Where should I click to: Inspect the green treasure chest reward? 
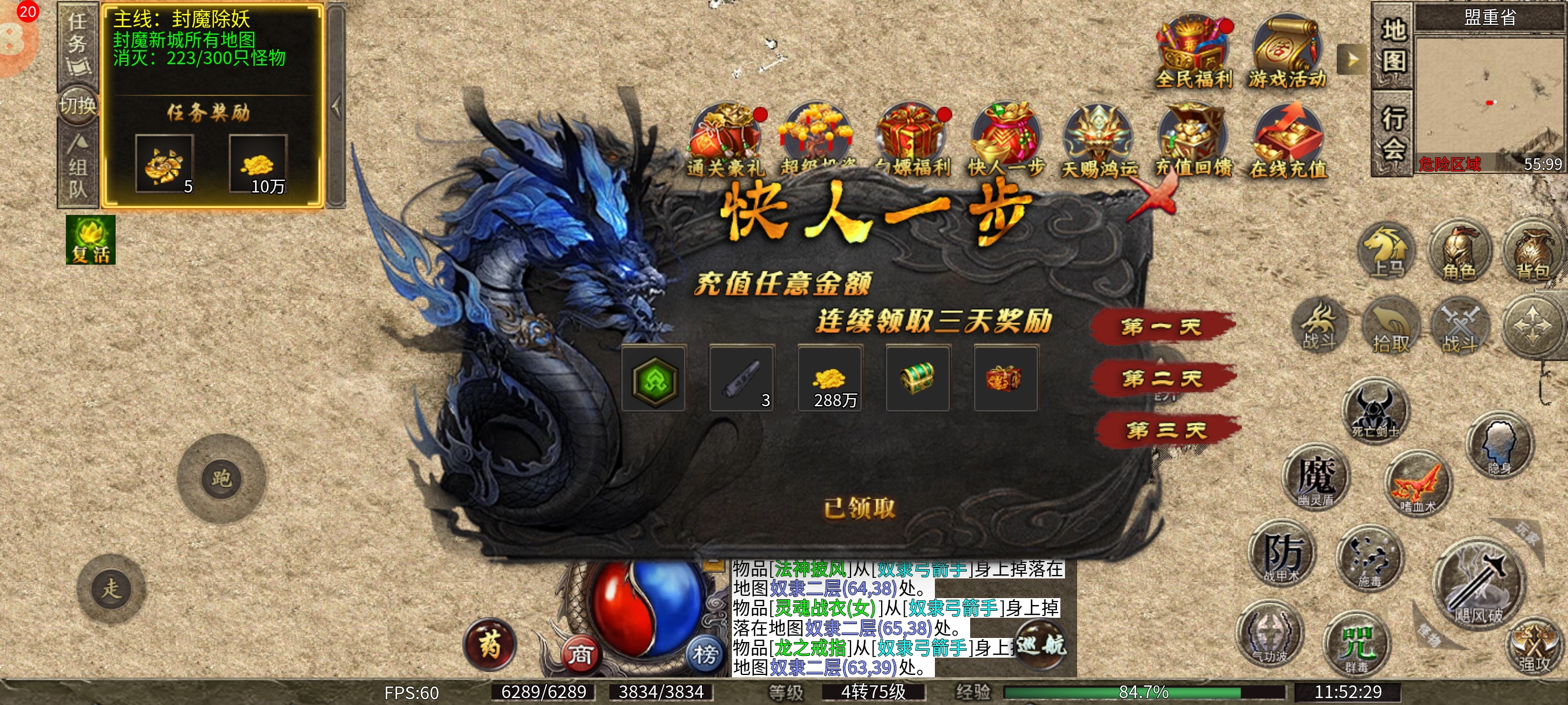tap(918, 379)
